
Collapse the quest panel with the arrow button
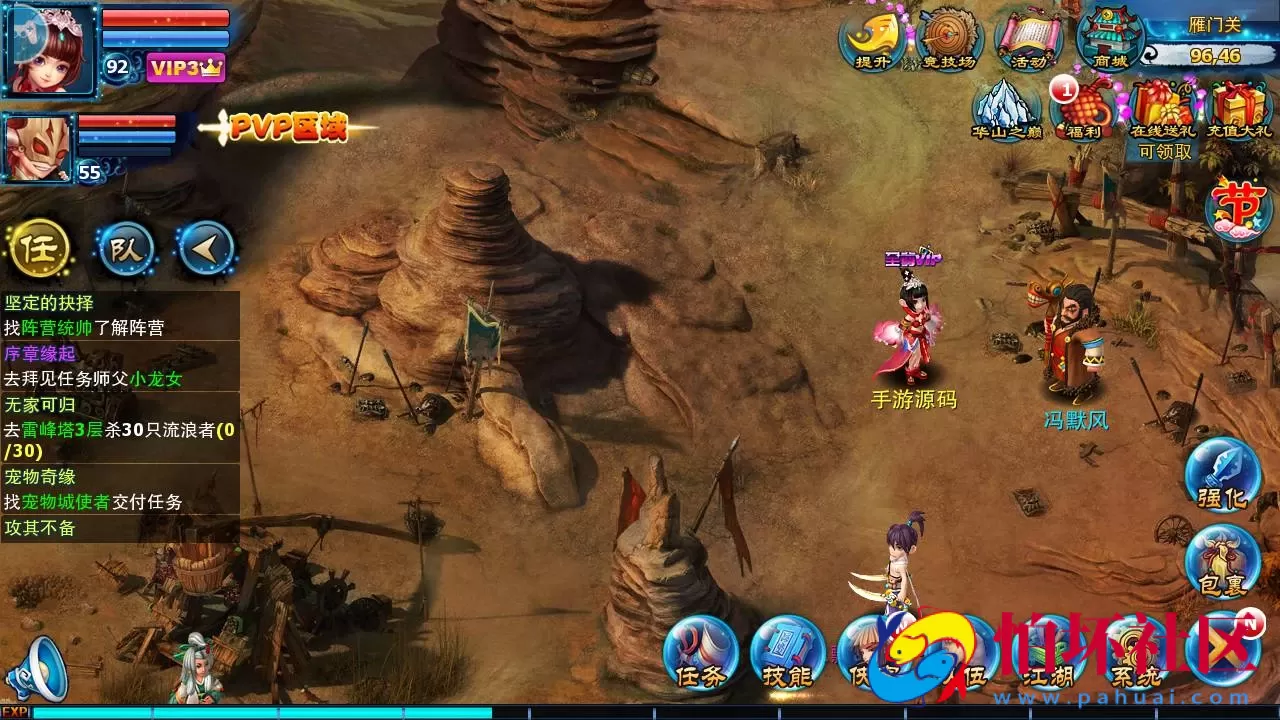pyautogui.click(x=206, y=248)
